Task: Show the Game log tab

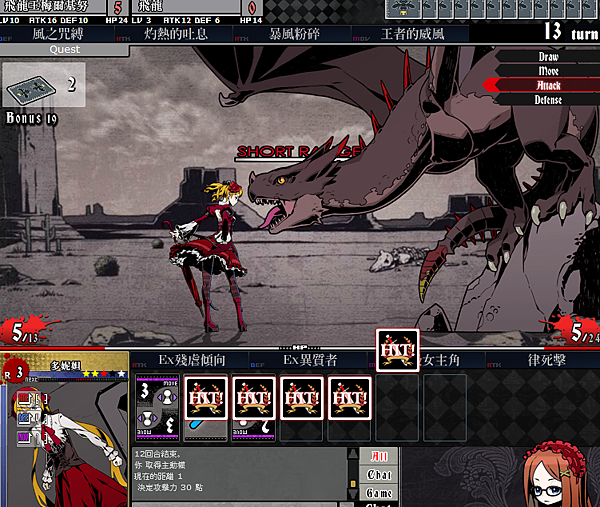Action: (x=379, y=493)
